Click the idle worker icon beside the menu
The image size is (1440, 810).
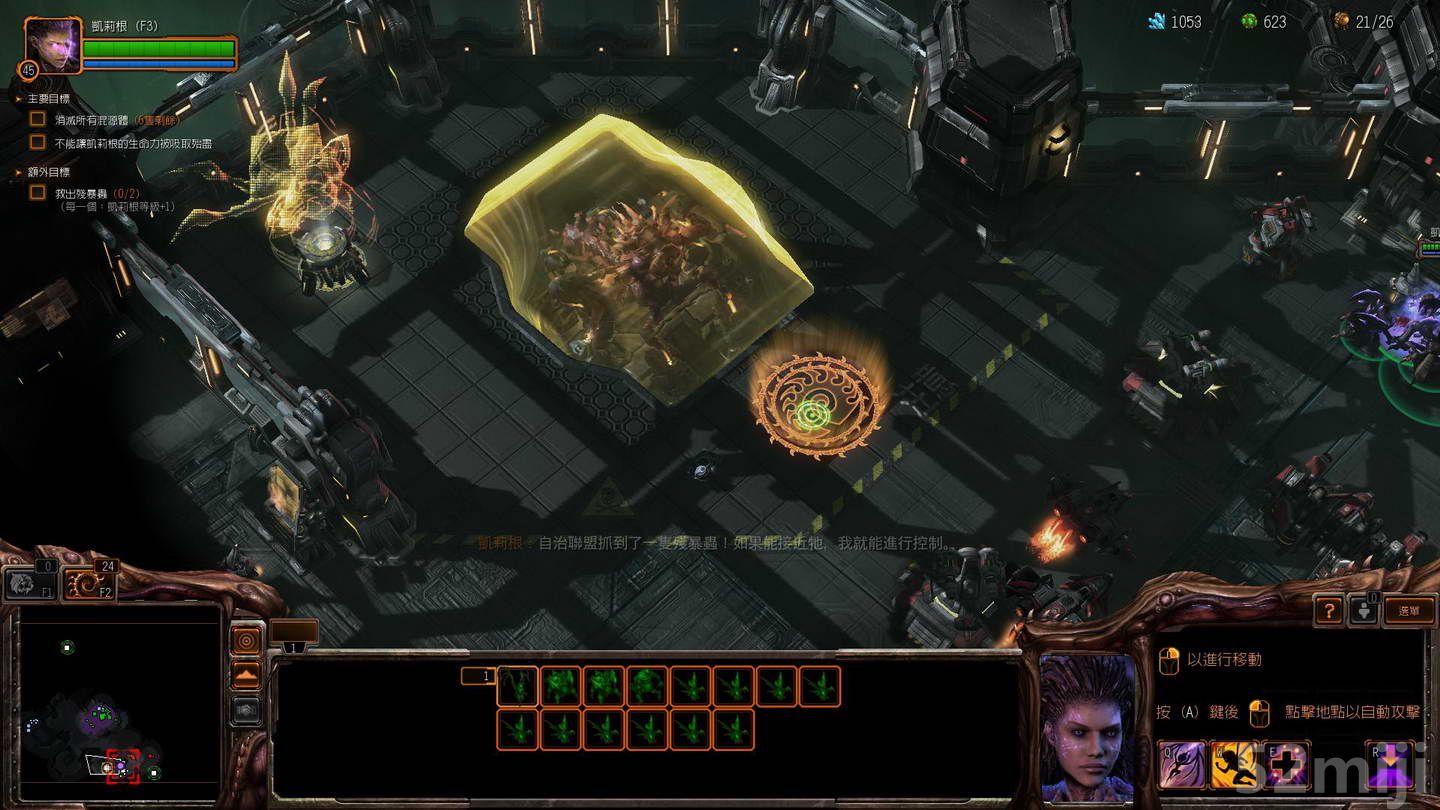[x=1363, y=610]
